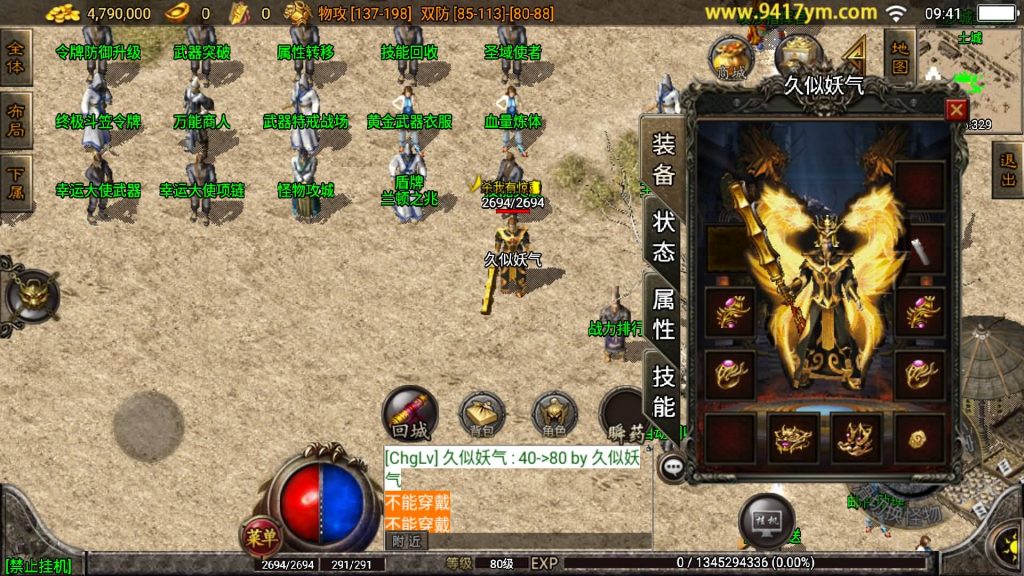1024x576 pixels.
Task: Close the character equipment panel
Action: click(x=956, y=110)
